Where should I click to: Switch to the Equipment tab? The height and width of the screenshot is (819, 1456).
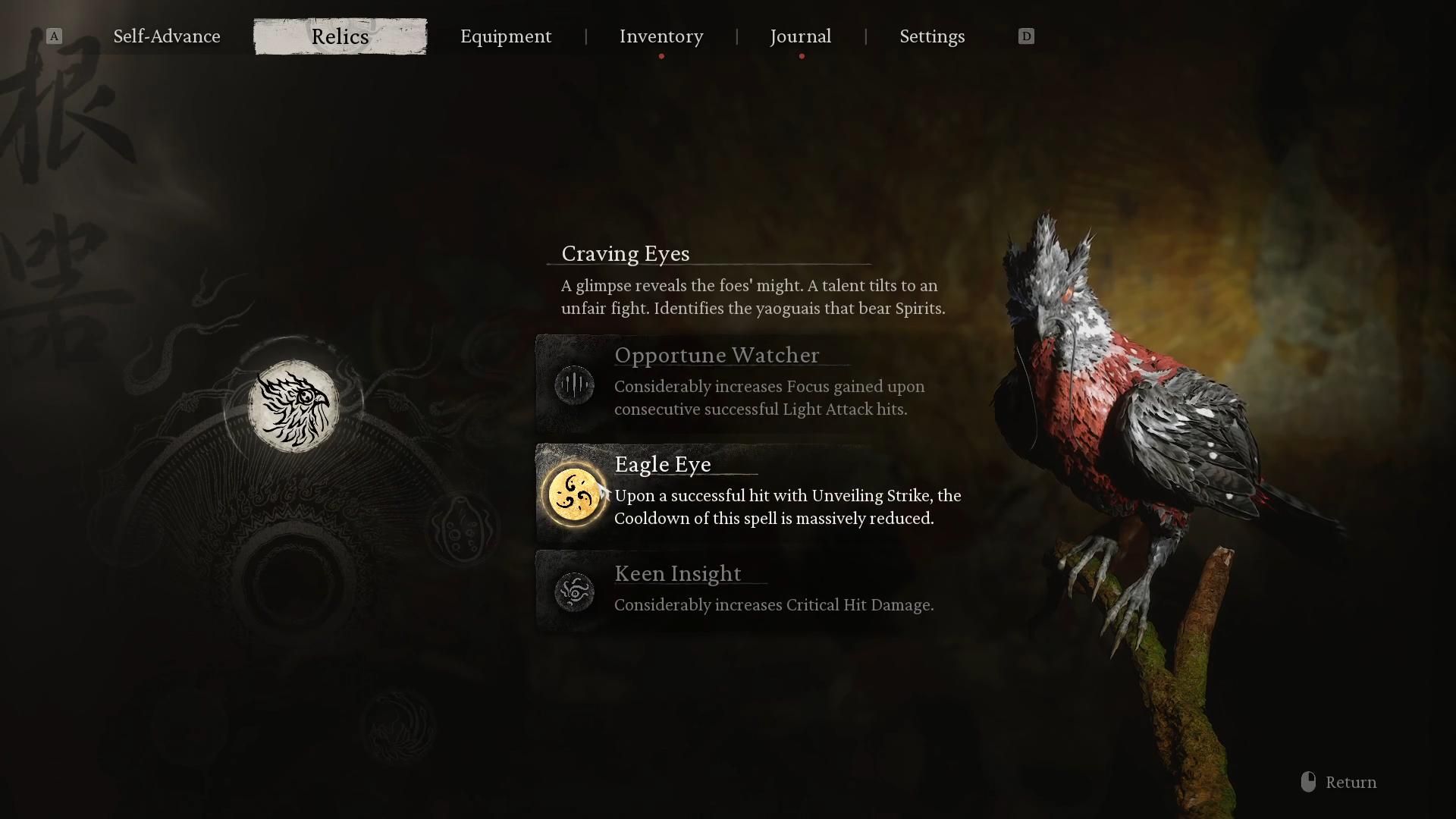pos(506,36)
